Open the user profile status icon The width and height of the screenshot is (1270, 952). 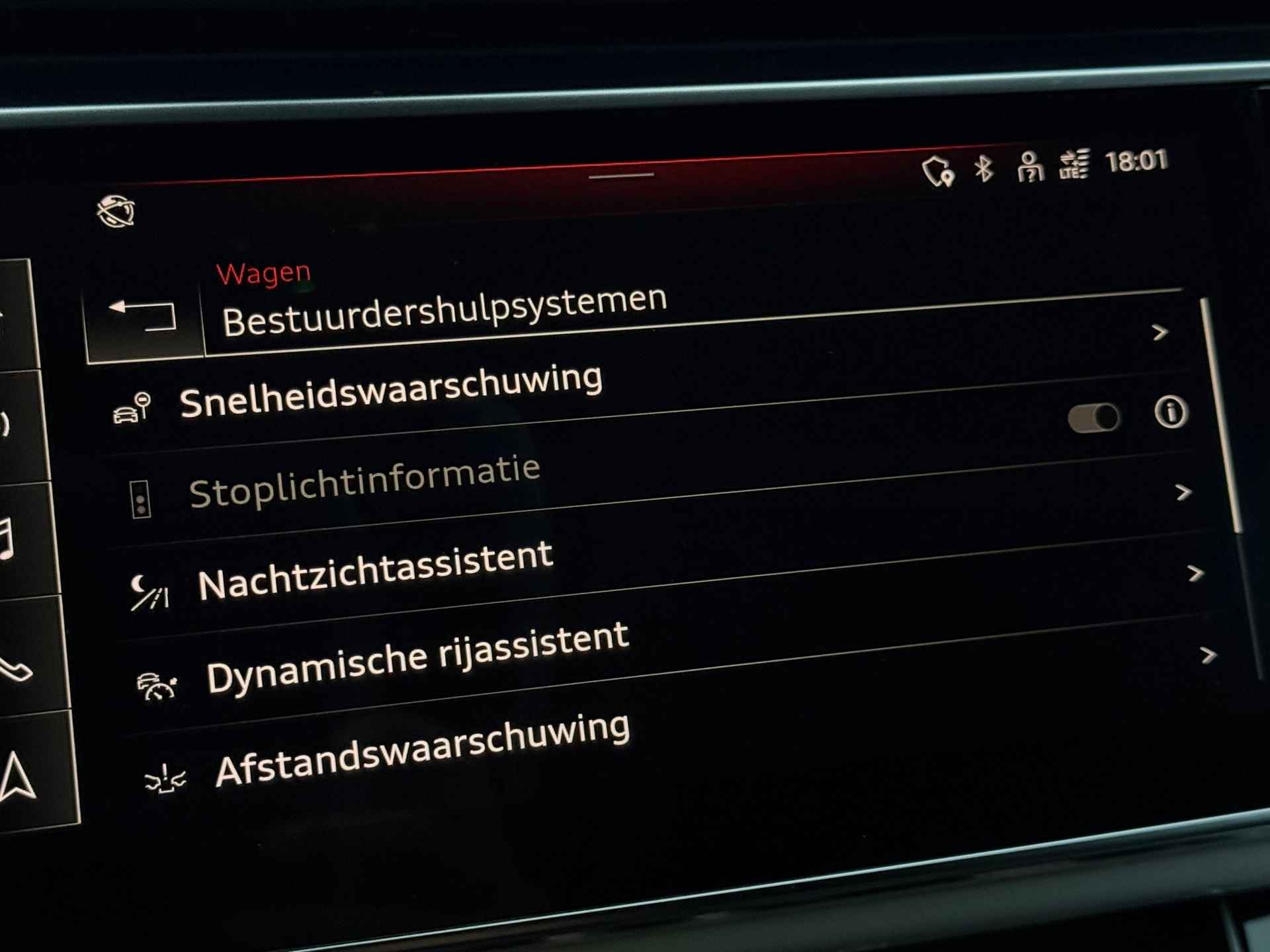click(x=1029, y=166)
